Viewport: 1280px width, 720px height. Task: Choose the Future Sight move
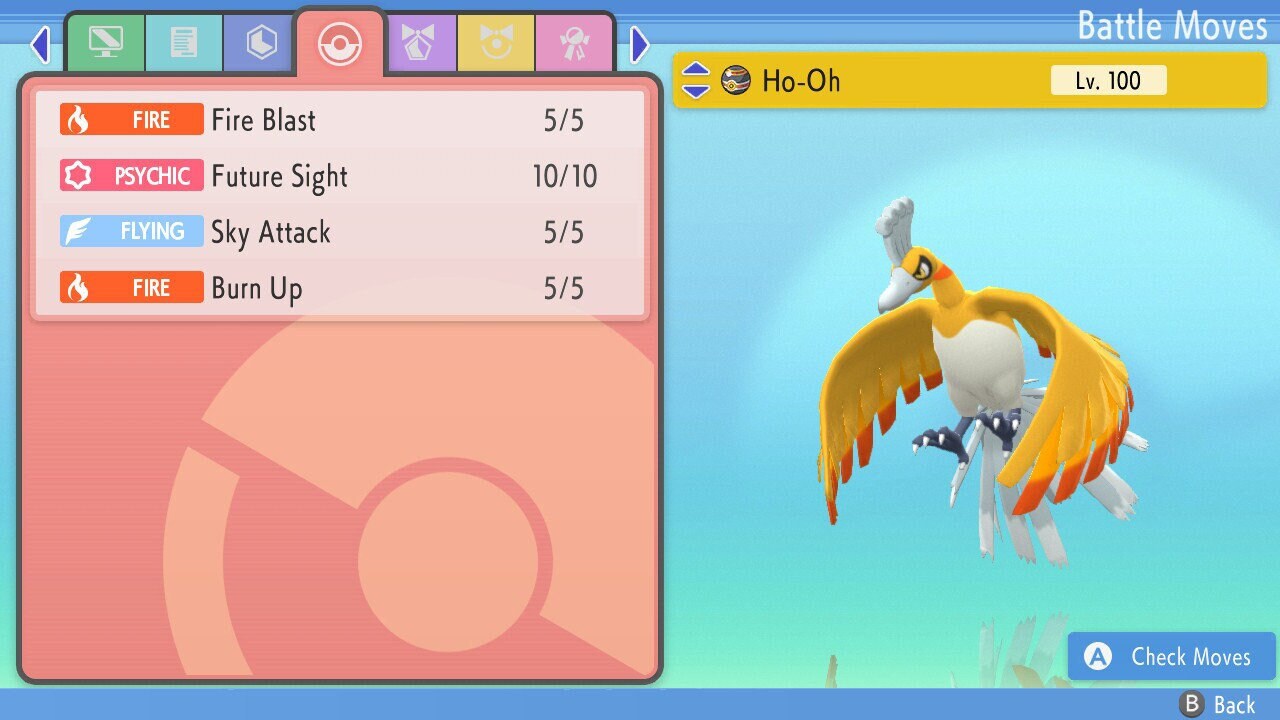[x=340, y=176]
